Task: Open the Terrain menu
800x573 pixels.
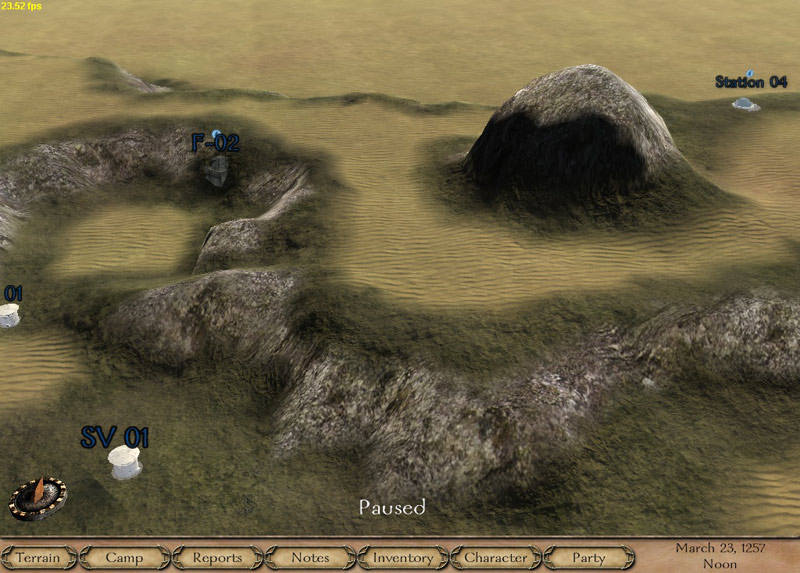Action: pos(38,558)
